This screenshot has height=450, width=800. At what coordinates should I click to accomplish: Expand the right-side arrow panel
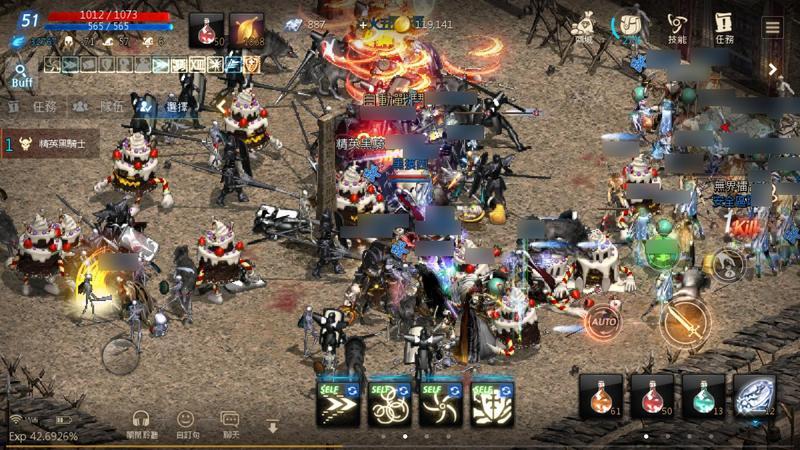(773, 69)
